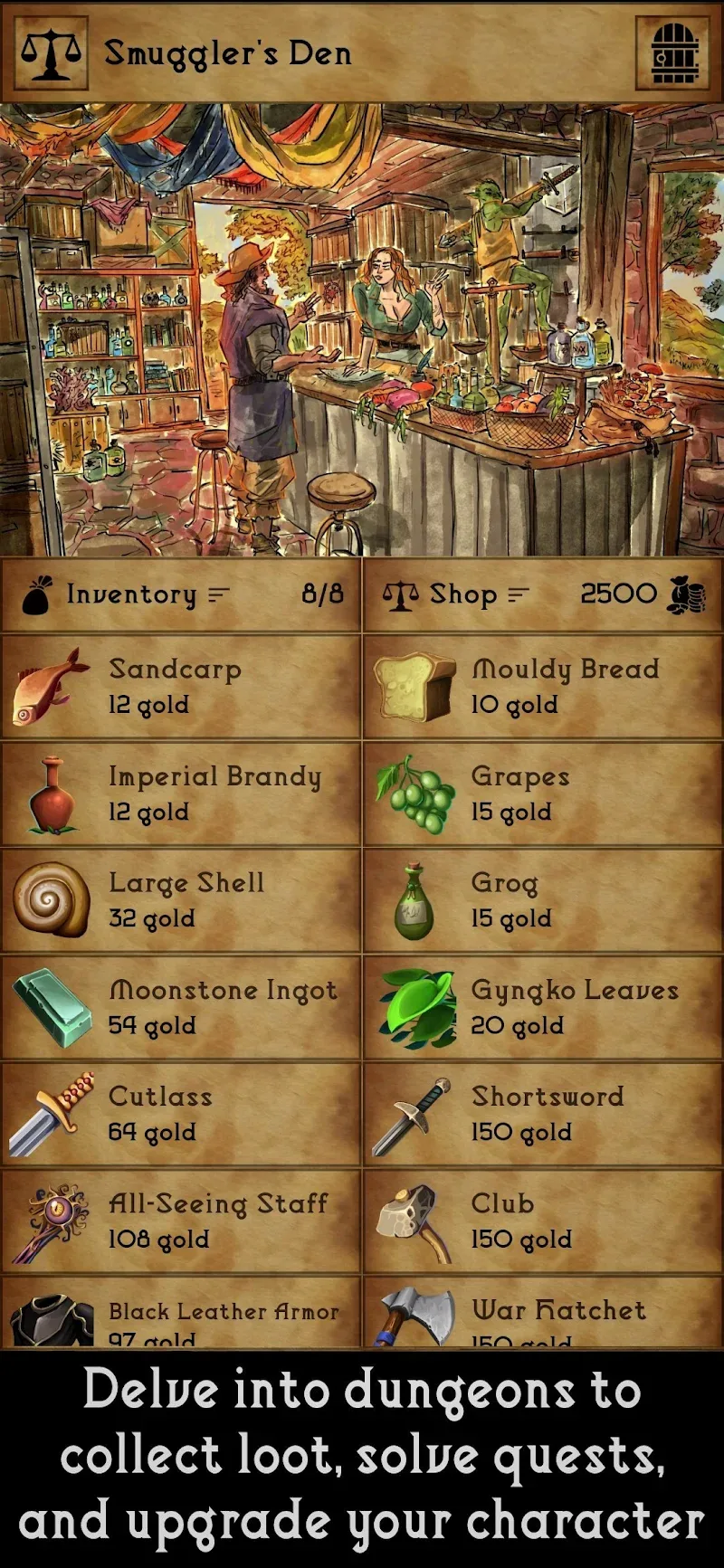This screenshot has width=724, height=1568.
Task: Pick the Moonstone Ingot row
Action: [181, 1007]
